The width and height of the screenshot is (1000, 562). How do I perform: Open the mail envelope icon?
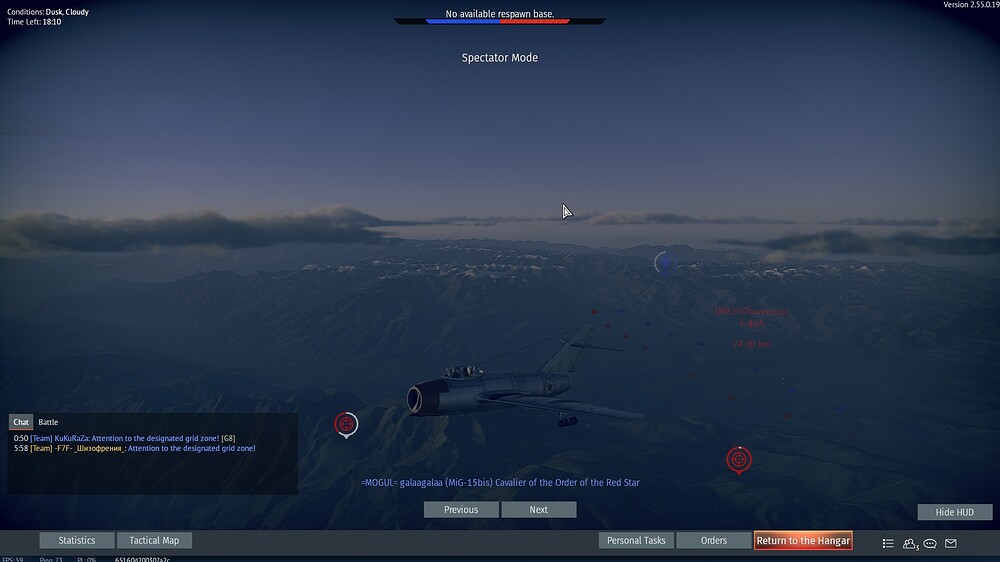click(951, 544)
